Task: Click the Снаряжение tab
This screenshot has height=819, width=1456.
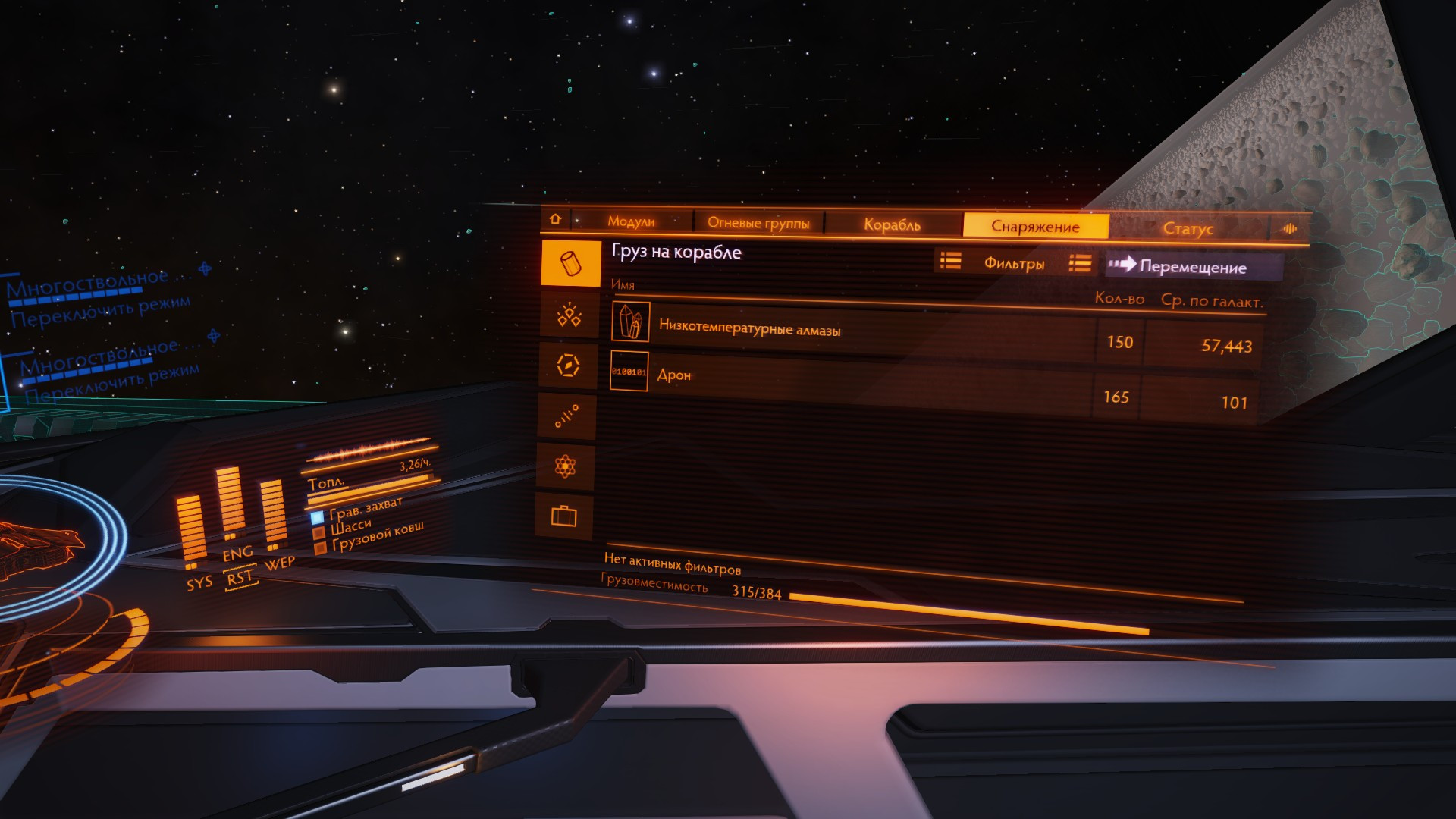Action: coord(1035,226)
